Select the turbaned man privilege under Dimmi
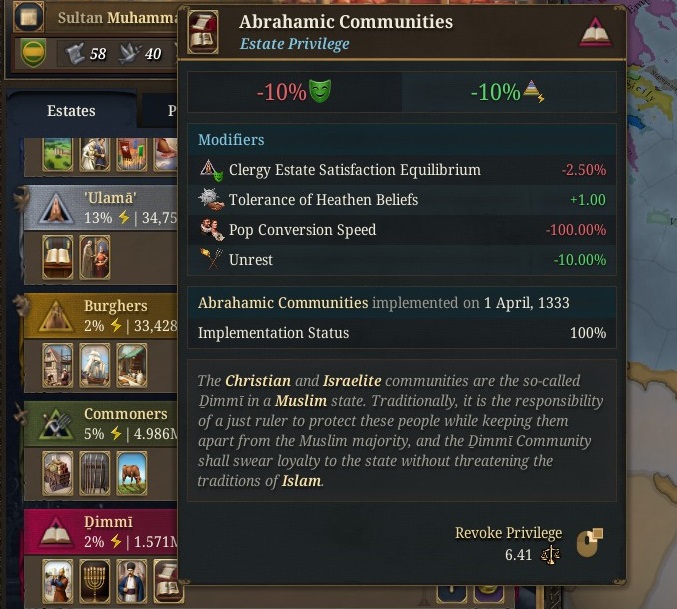The width and height of the screenshot is (677, 609). [59, 581]
